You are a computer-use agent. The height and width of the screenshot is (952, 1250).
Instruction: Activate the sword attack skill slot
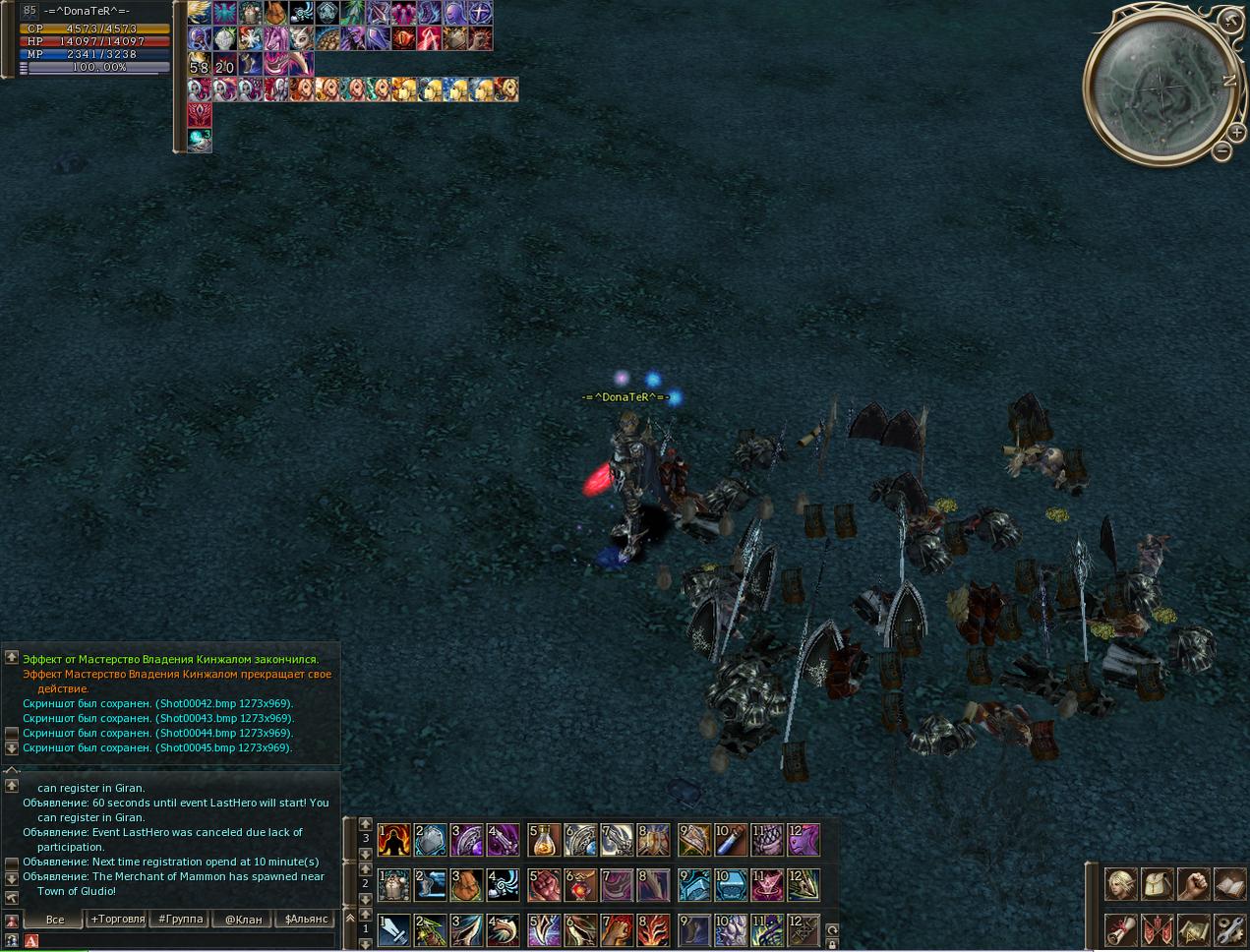click(393, 929)
